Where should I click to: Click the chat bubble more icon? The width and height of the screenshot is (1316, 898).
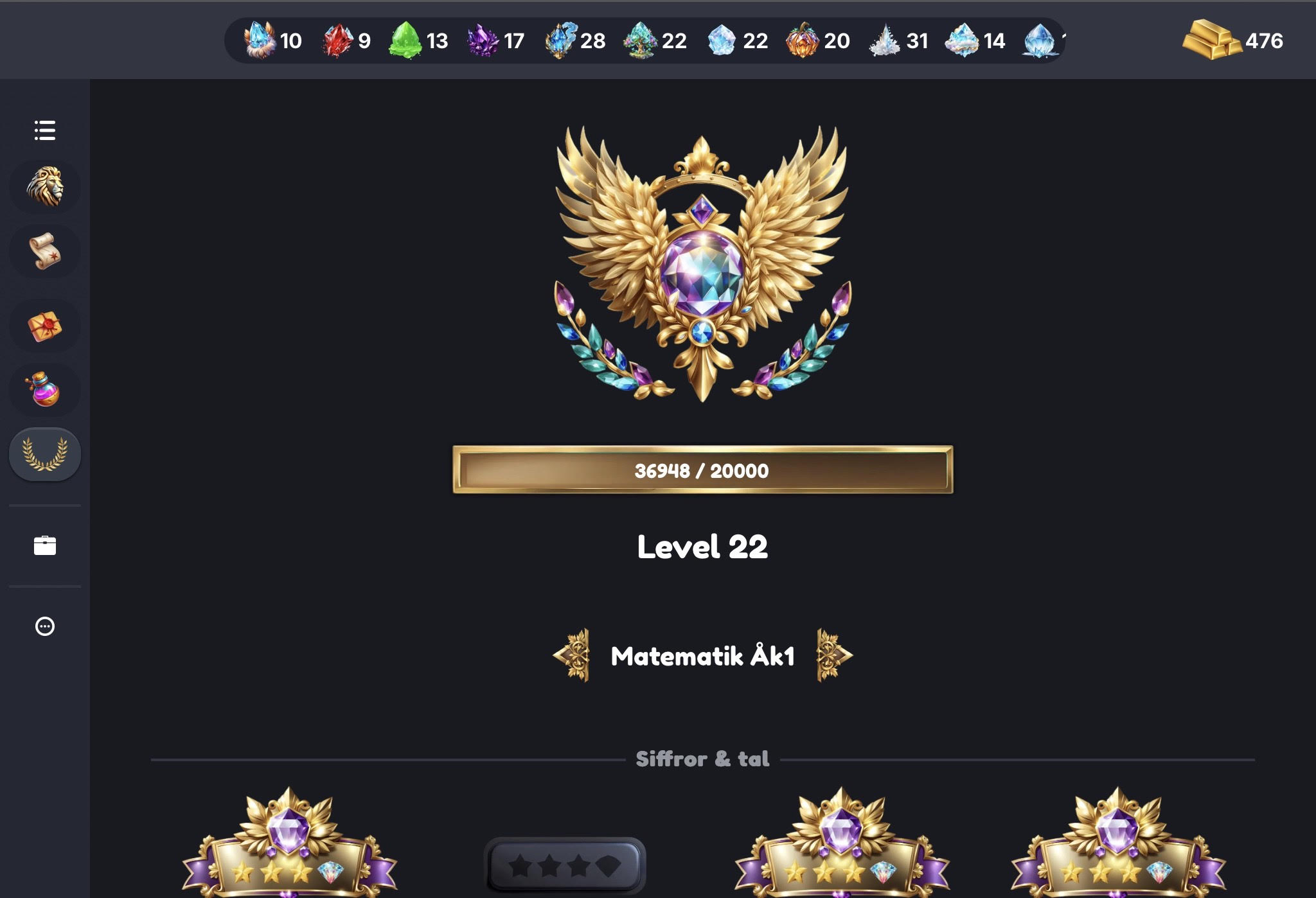point(45,626)
